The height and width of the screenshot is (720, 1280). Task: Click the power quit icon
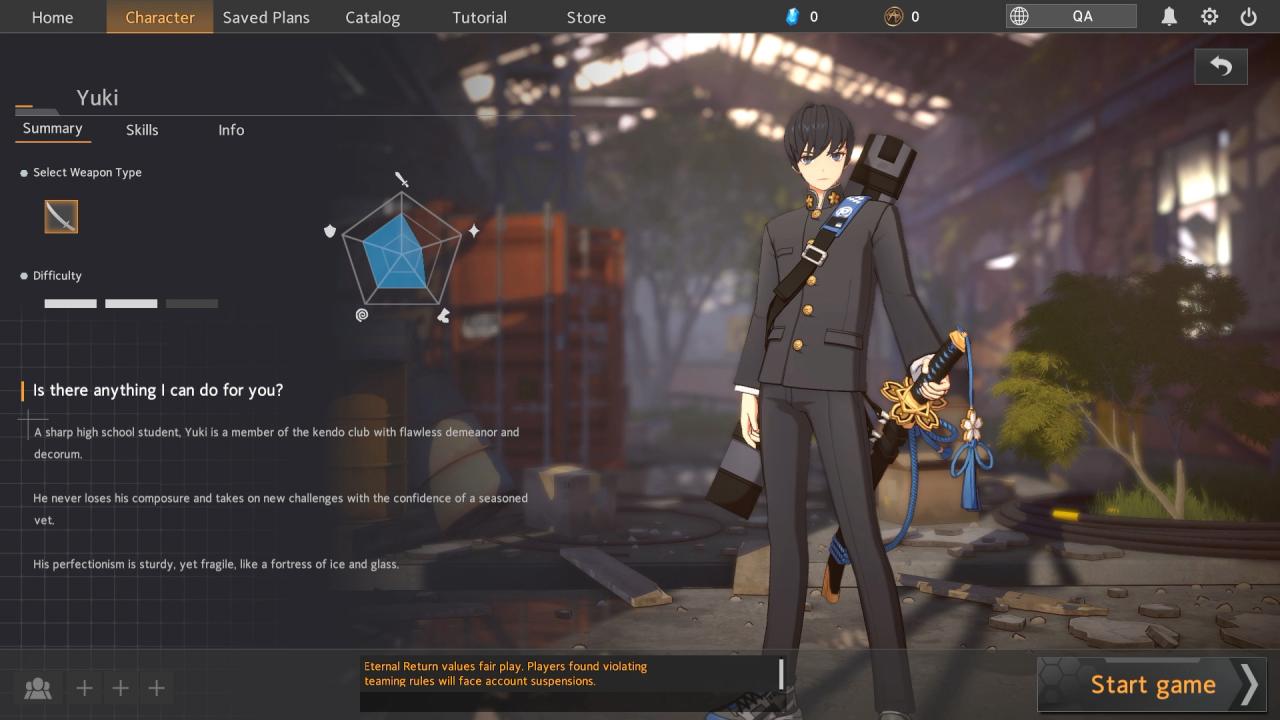point(1248,16)
